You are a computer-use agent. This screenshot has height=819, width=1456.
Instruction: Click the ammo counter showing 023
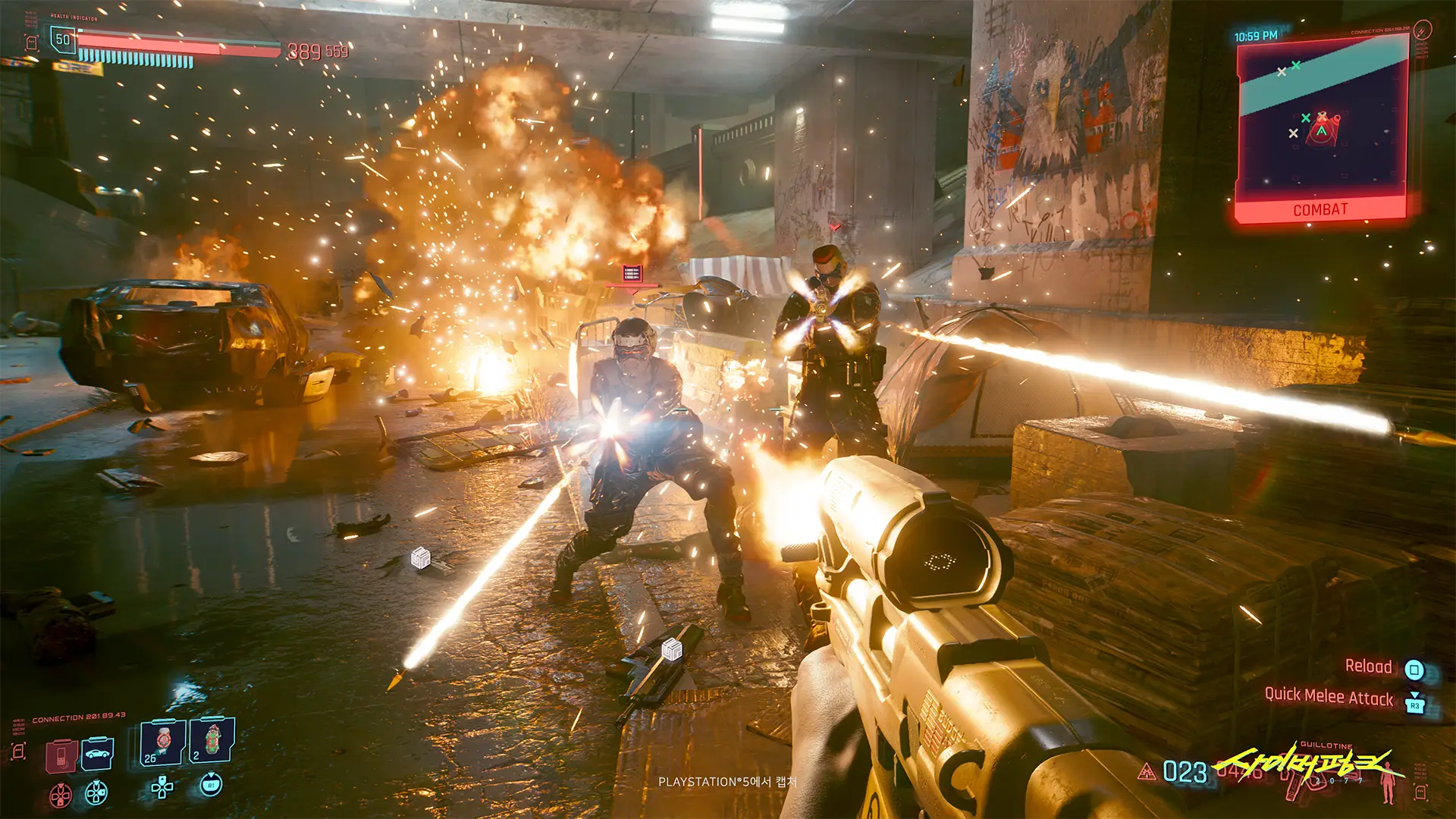tap(1185, 773)
